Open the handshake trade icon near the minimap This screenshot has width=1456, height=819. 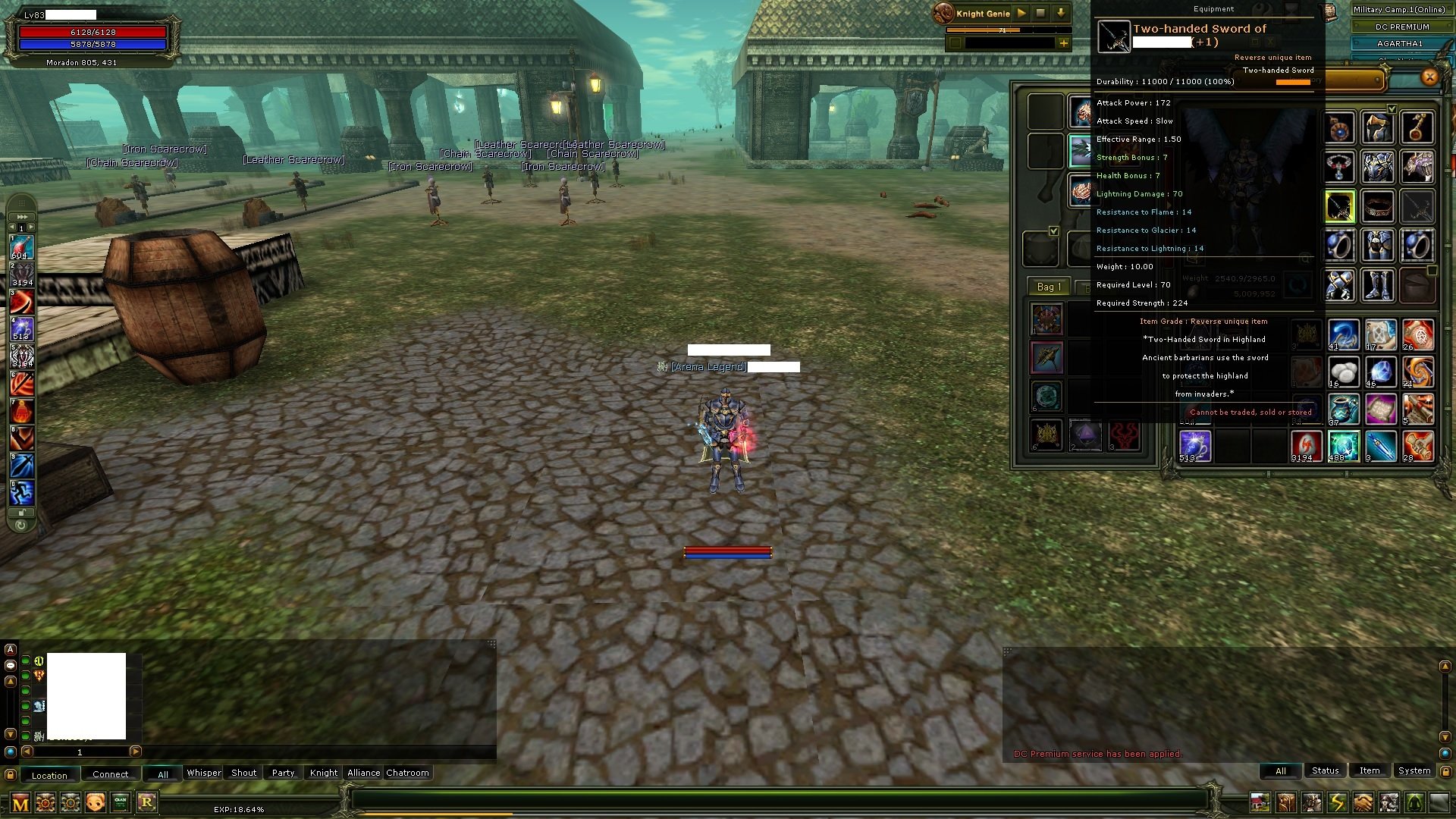(1362, 802)
